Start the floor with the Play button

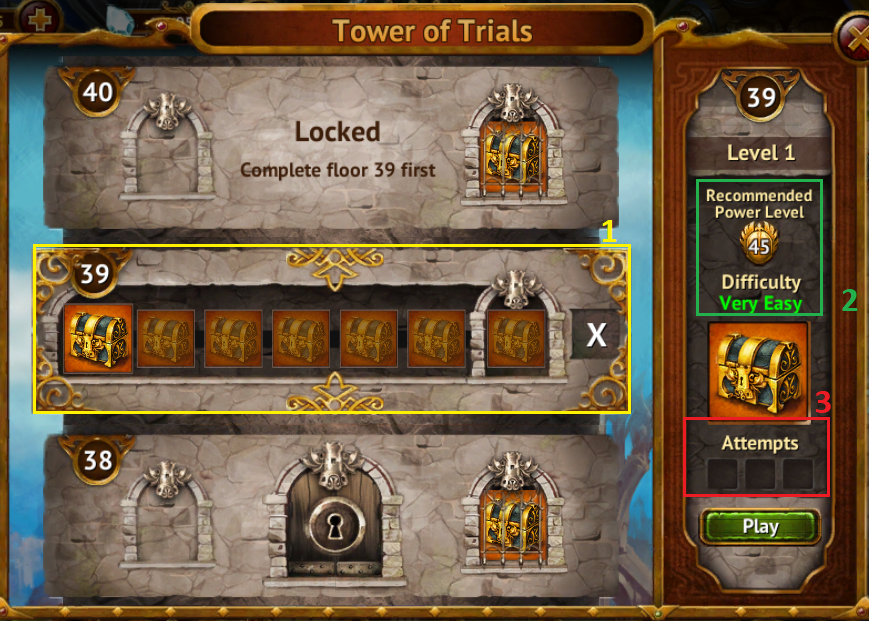760,526
